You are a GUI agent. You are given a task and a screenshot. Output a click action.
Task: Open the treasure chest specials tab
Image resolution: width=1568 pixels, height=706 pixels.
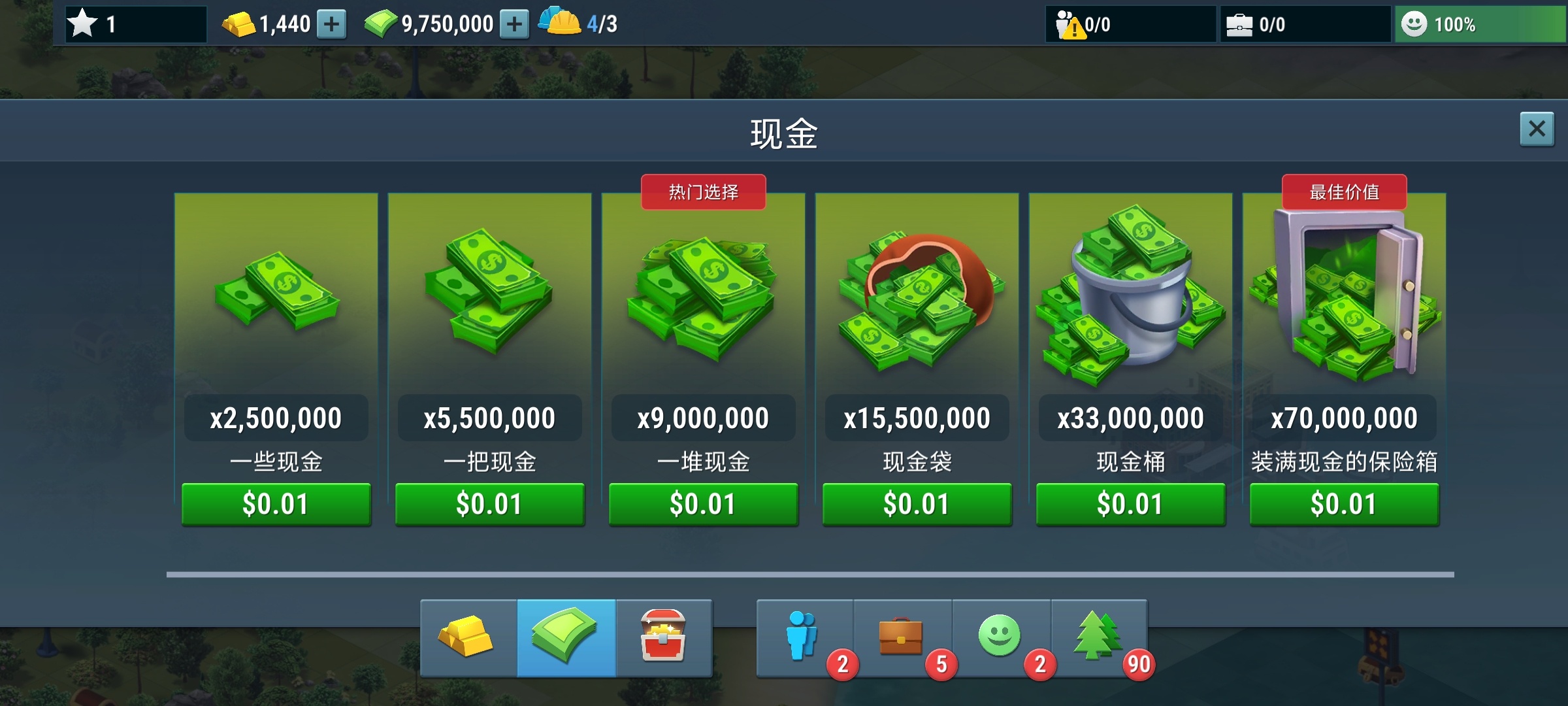pos(665,639)
